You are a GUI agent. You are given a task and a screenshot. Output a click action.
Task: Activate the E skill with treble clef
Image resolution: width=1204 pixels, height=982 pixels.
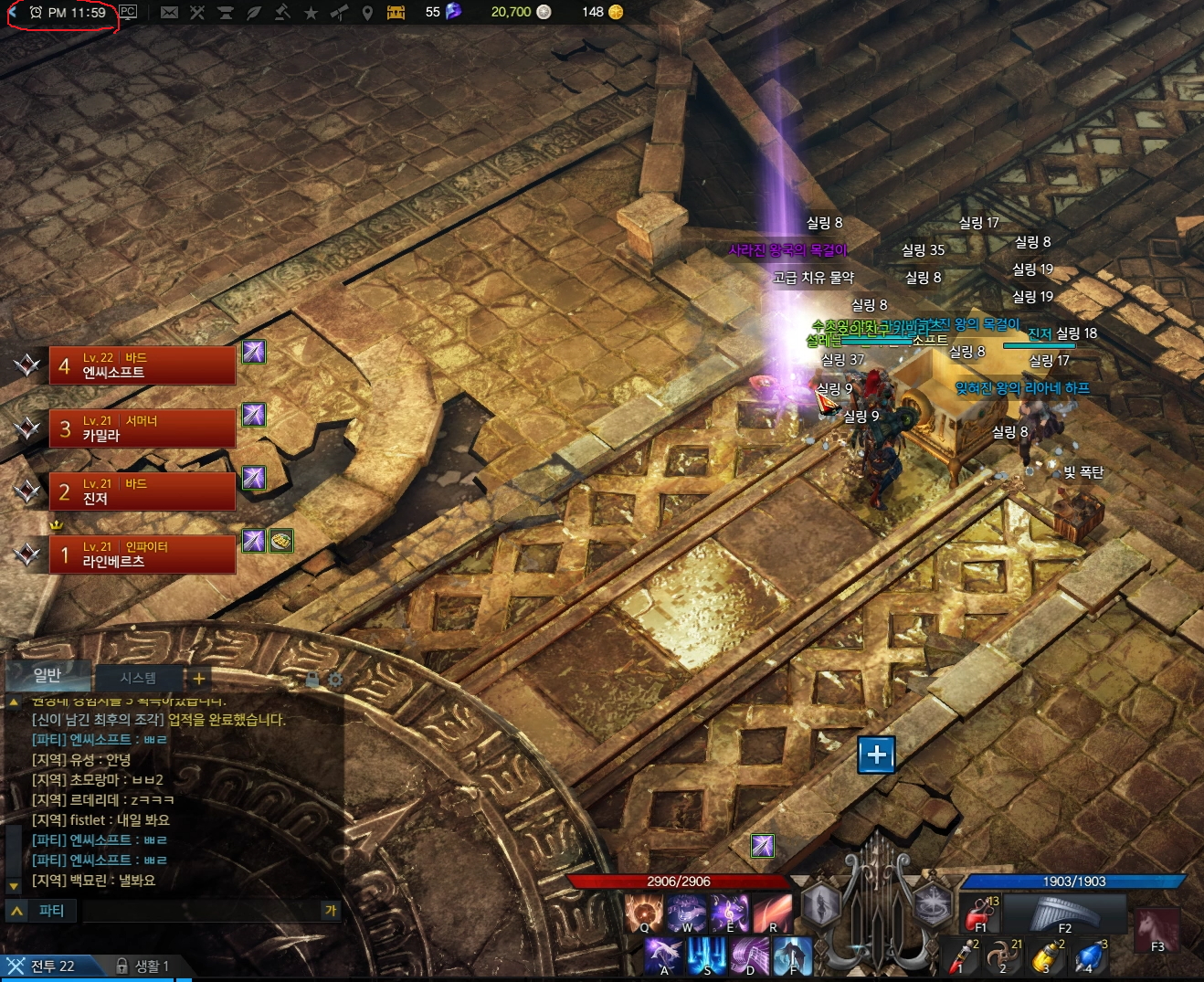click(730, 913)
